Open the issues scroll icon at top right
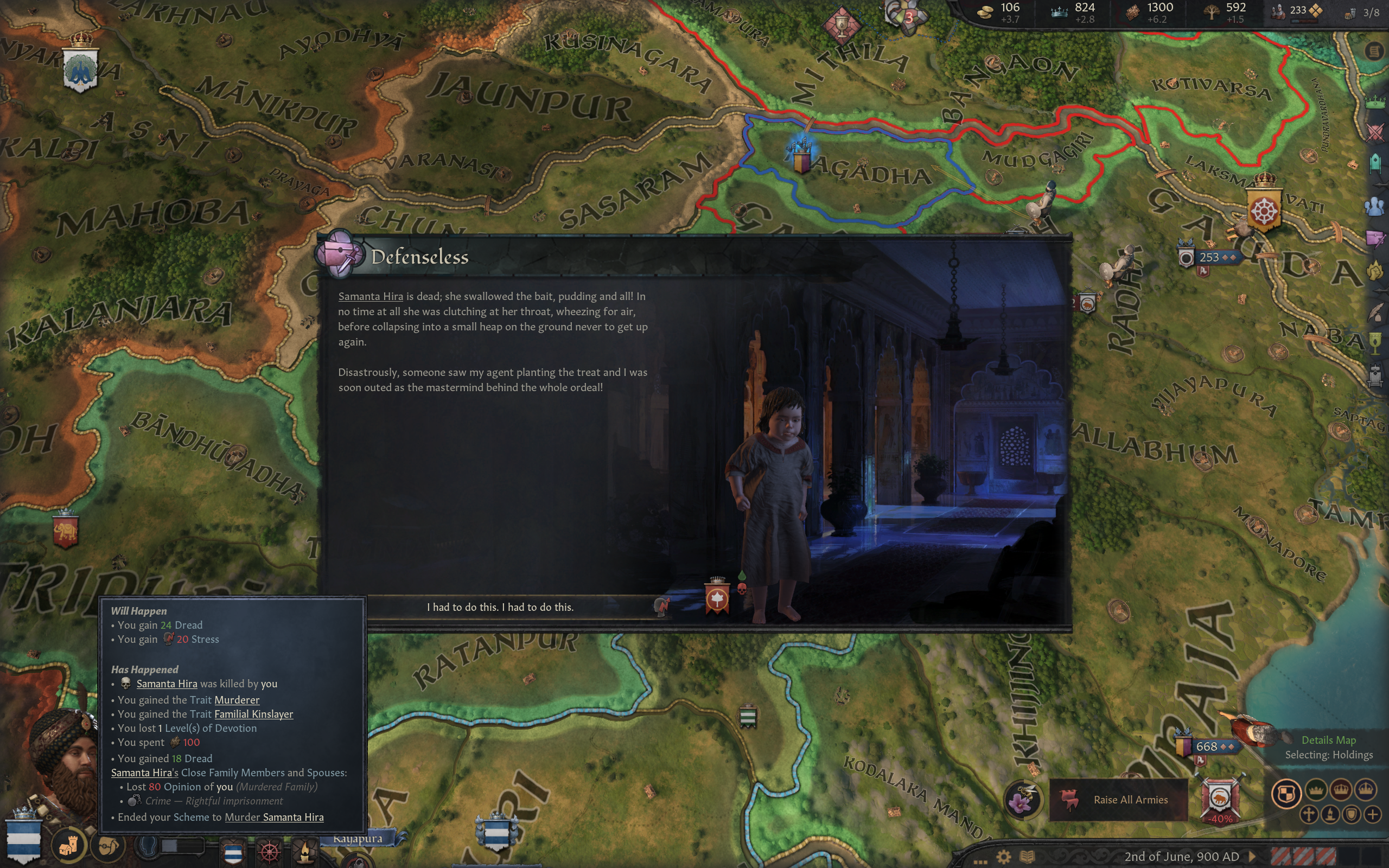The image size is (1389, 868). click(1373, 52)
